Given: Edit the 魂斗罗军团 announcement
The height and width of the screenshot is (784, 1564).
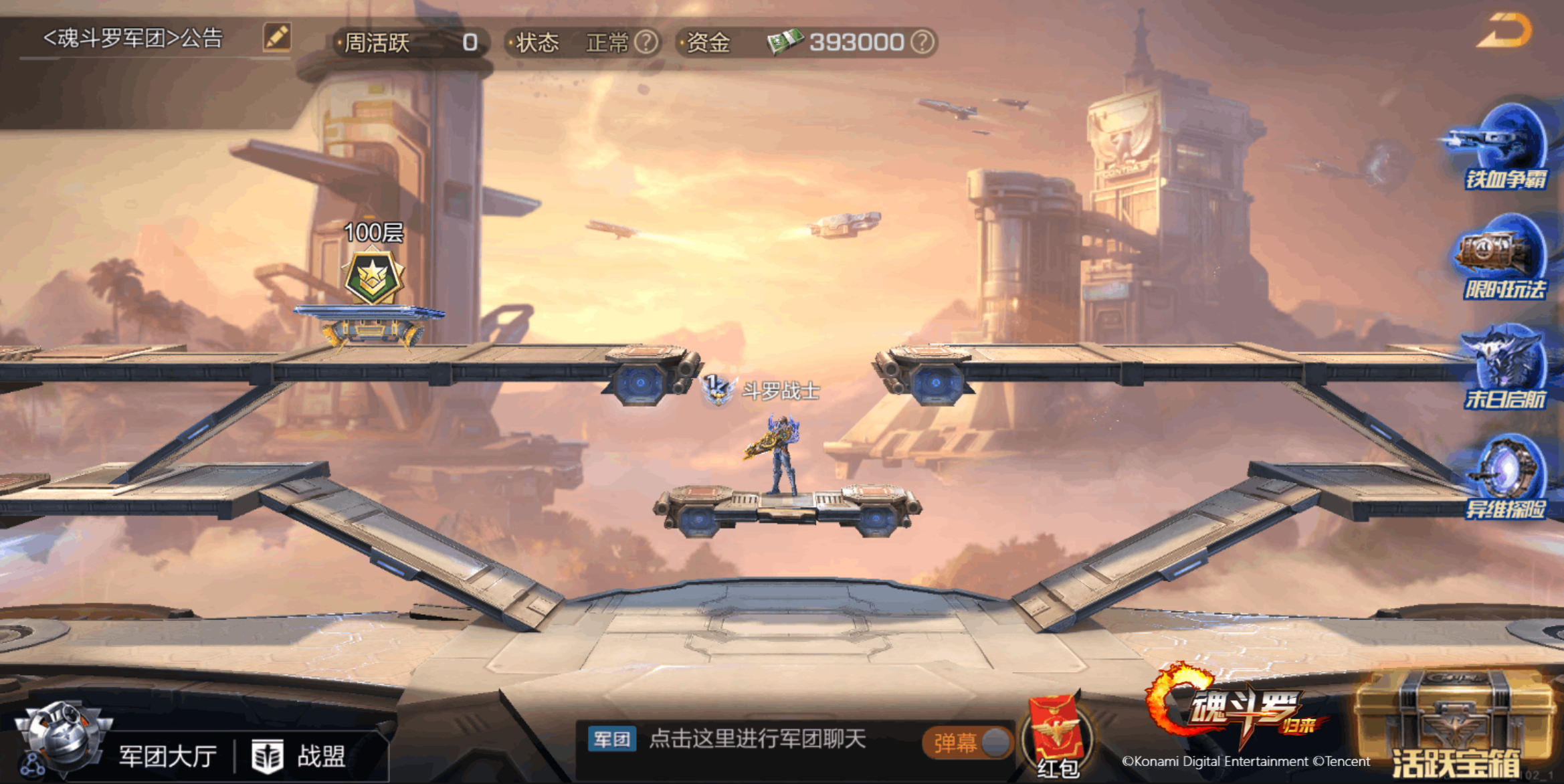Looking at the screenshot, I should pos(277,37).
